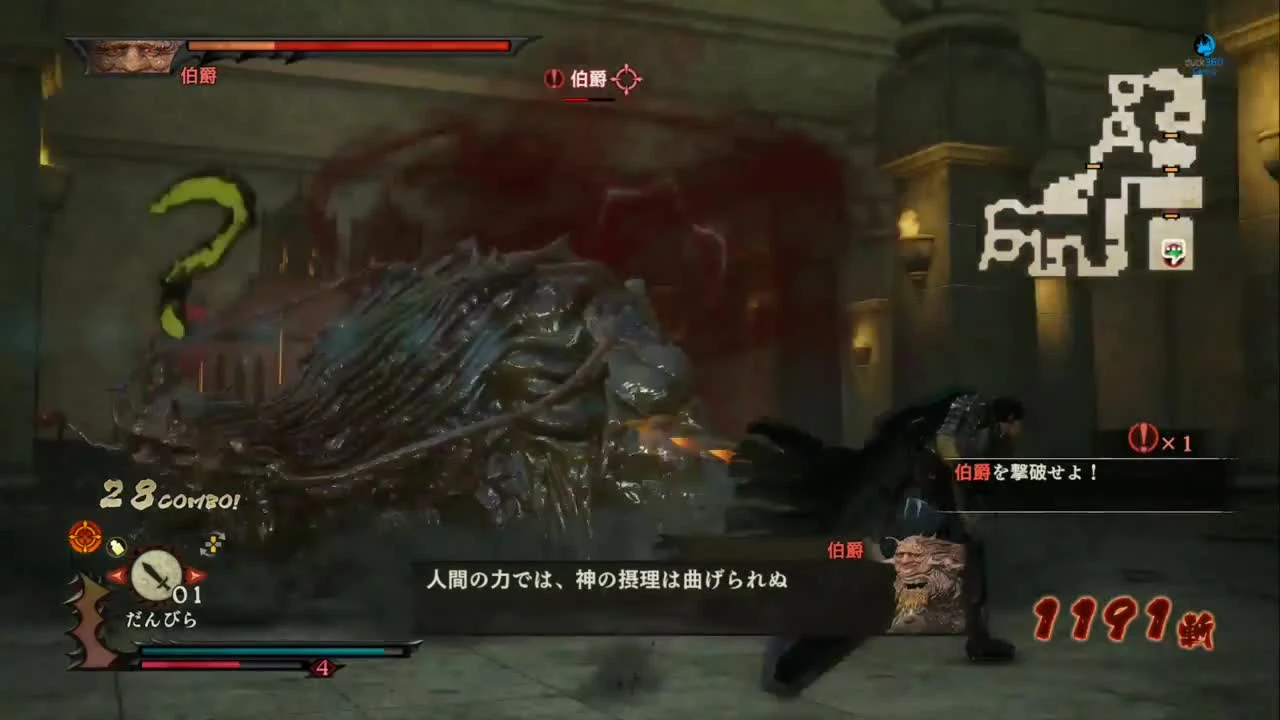Toggle the middle gate marker on the minimap
Screen dimensions: 1280x720
(1170, 170)
